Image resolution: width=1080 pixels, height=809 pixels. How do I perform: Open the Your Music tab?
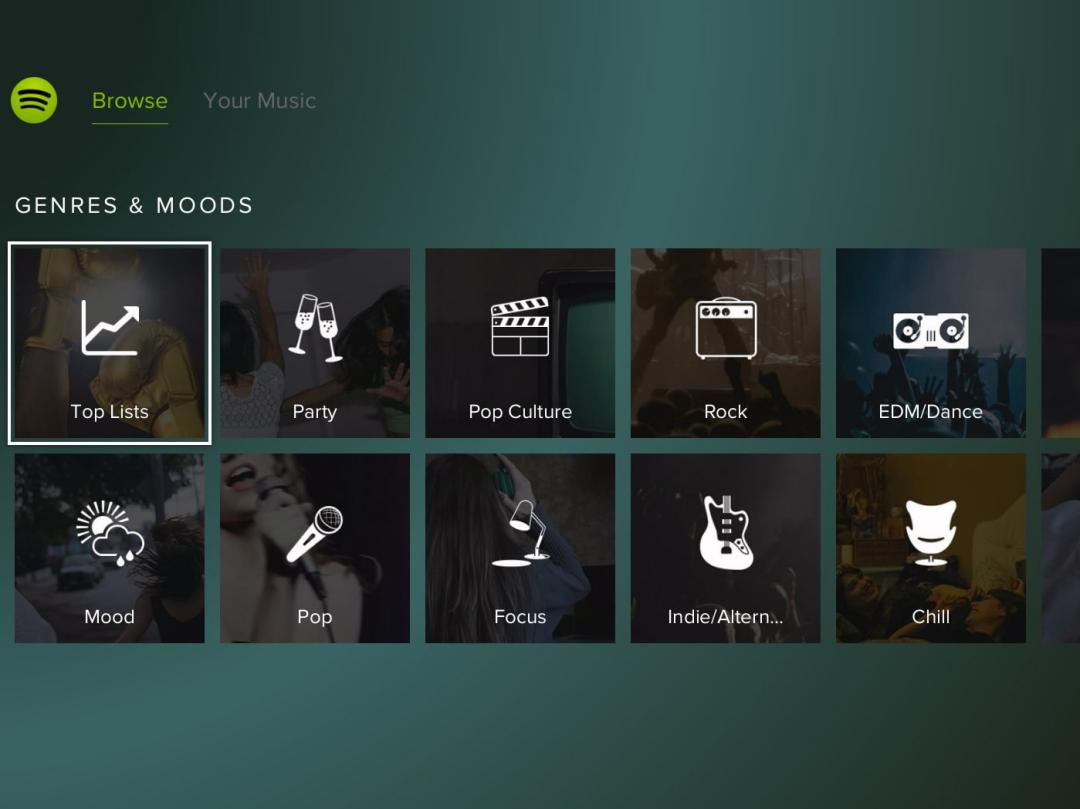259,101
